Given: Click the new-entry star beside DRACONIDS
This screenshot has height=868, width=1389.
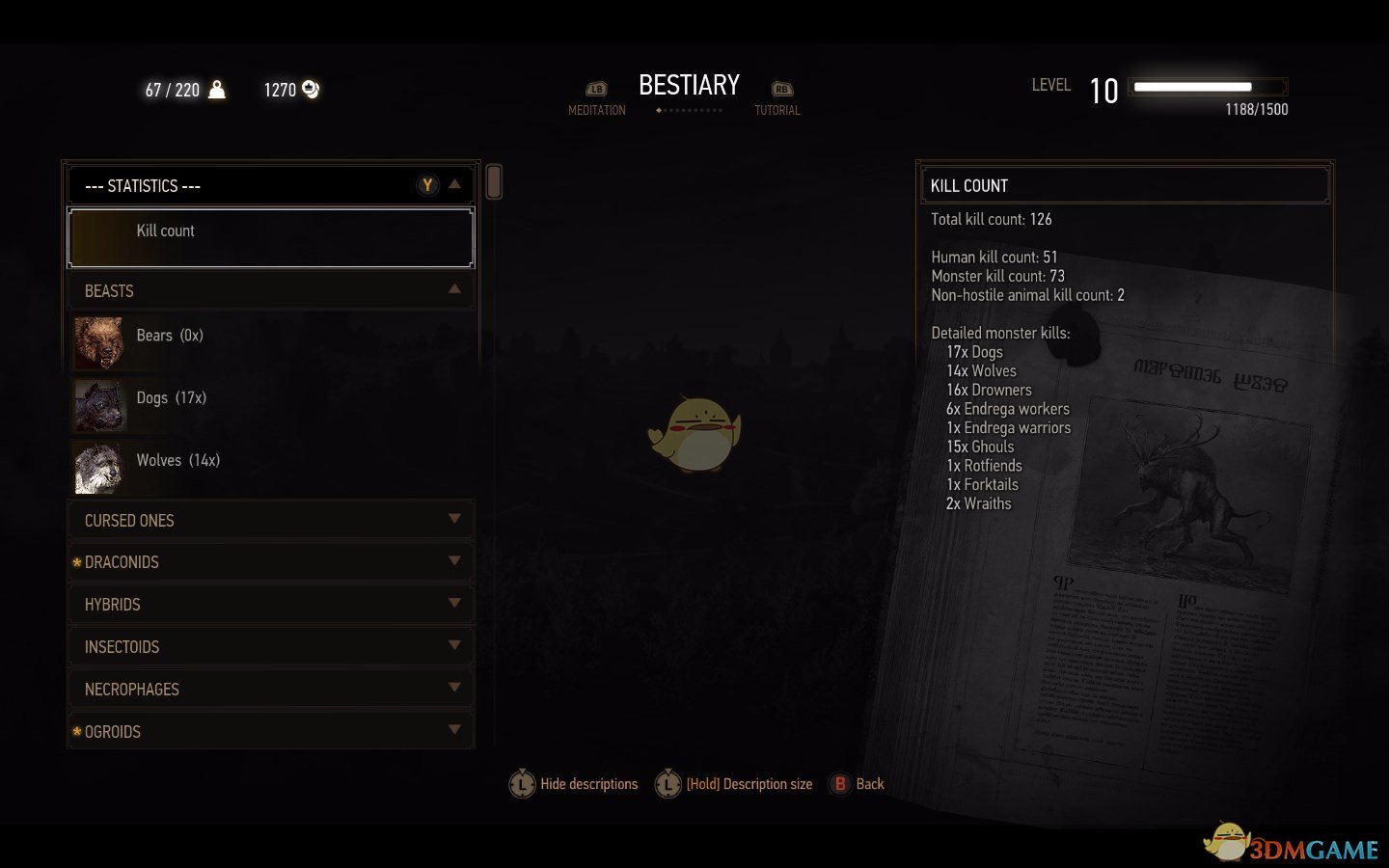Looking at the screenshot, I should [x=77, y=561].
